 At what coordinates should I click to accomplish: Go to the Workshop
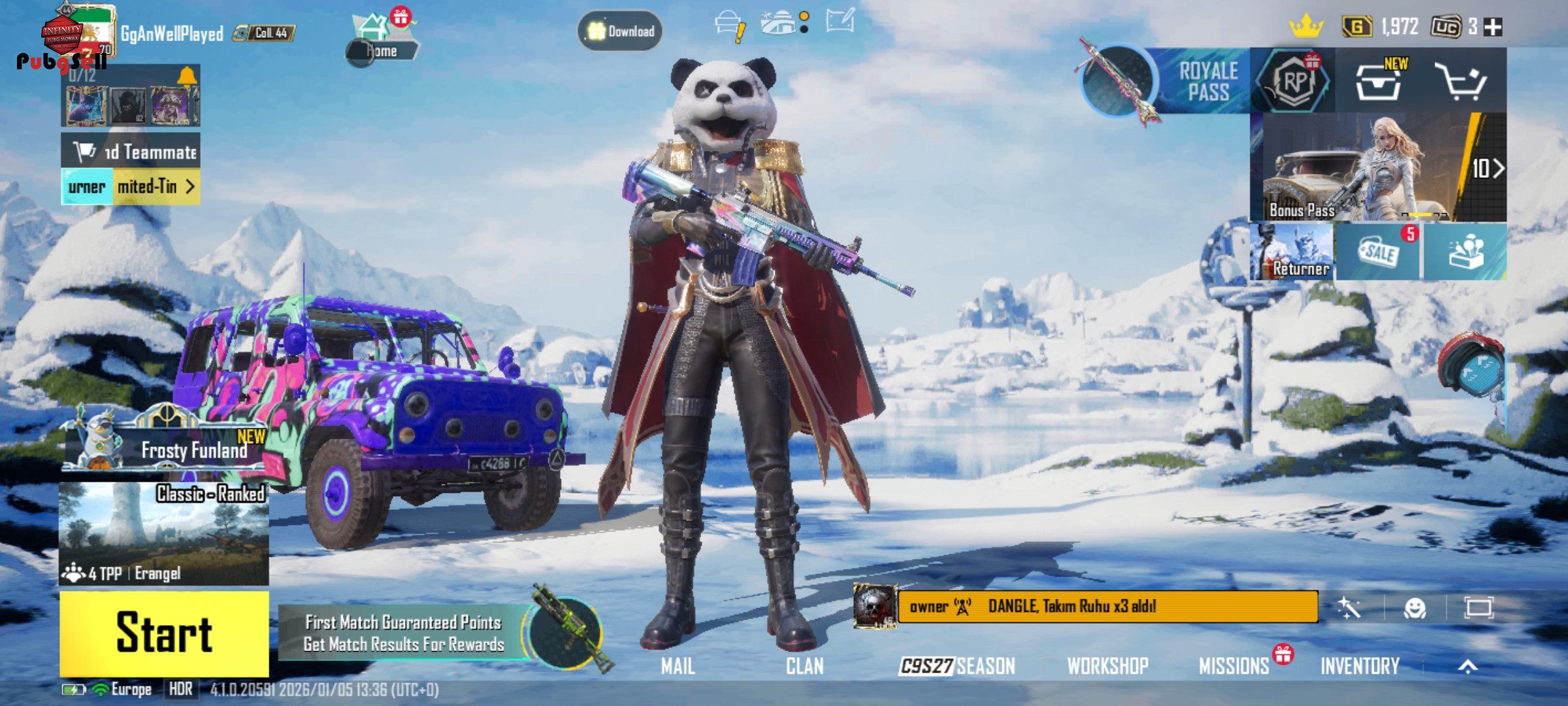1107,666
